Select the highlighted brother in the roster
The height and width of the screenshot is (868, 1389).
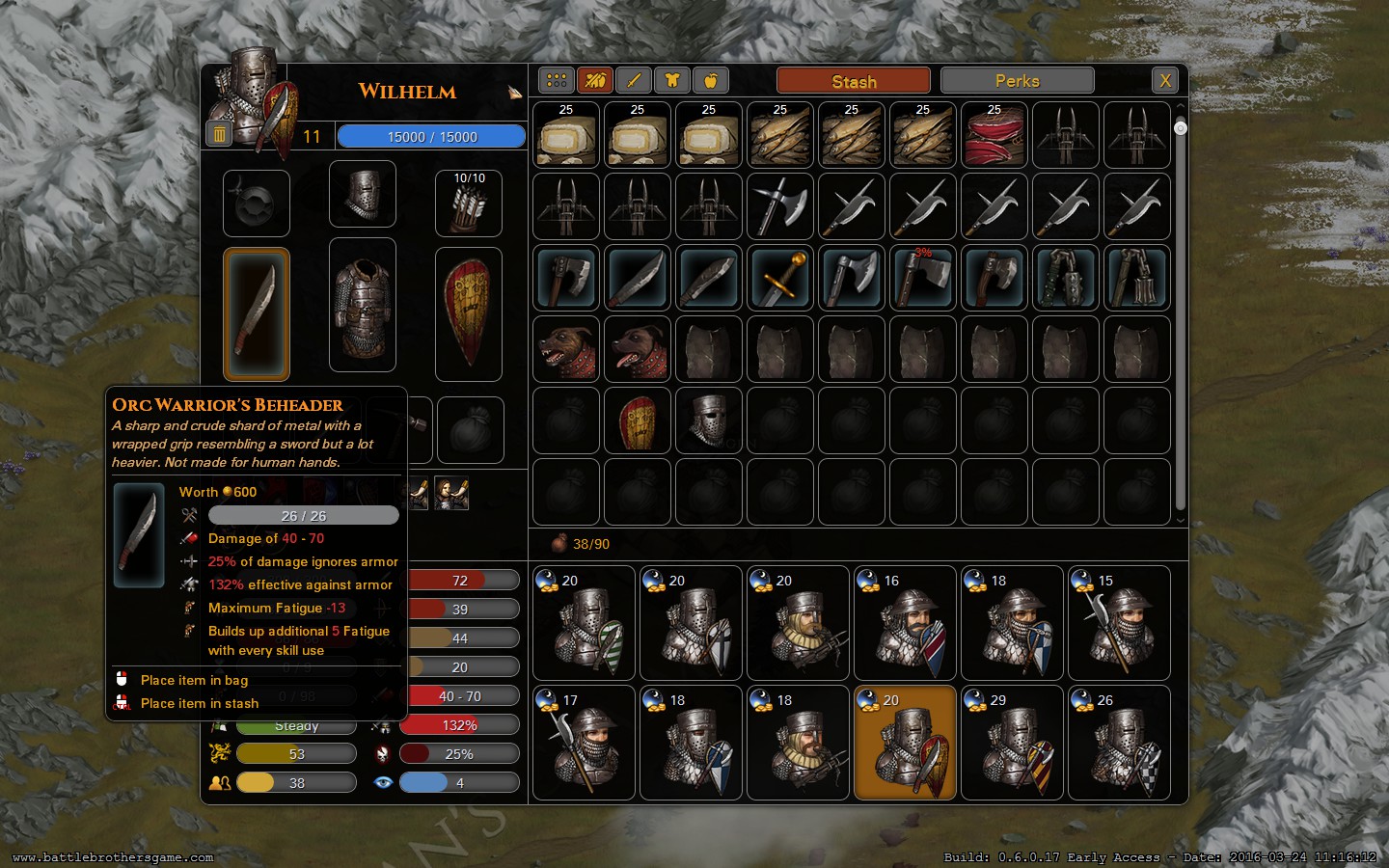tap(905, 743)
